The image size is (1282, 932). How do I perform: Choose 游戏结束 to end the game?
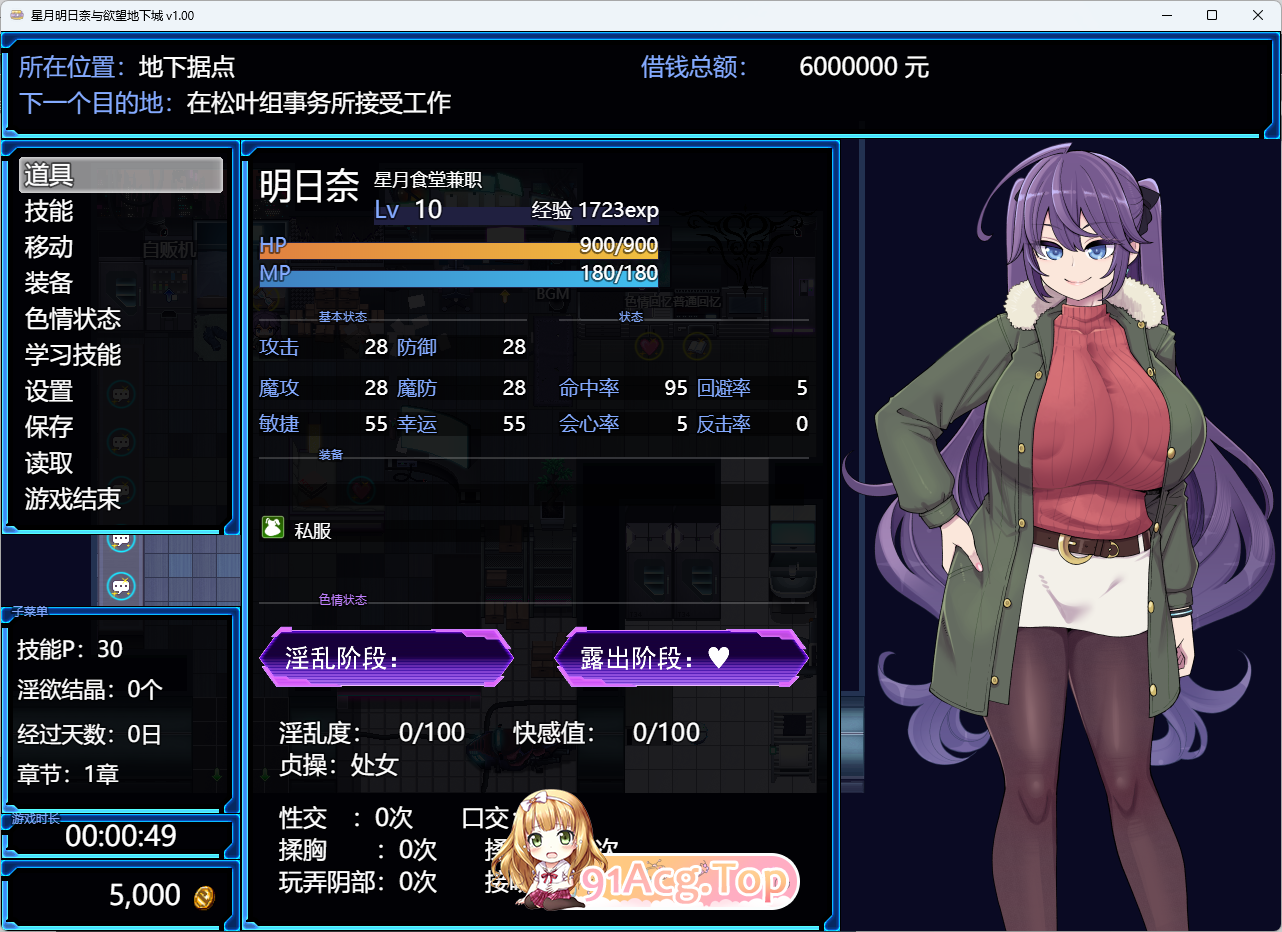(x=71, y=499)
